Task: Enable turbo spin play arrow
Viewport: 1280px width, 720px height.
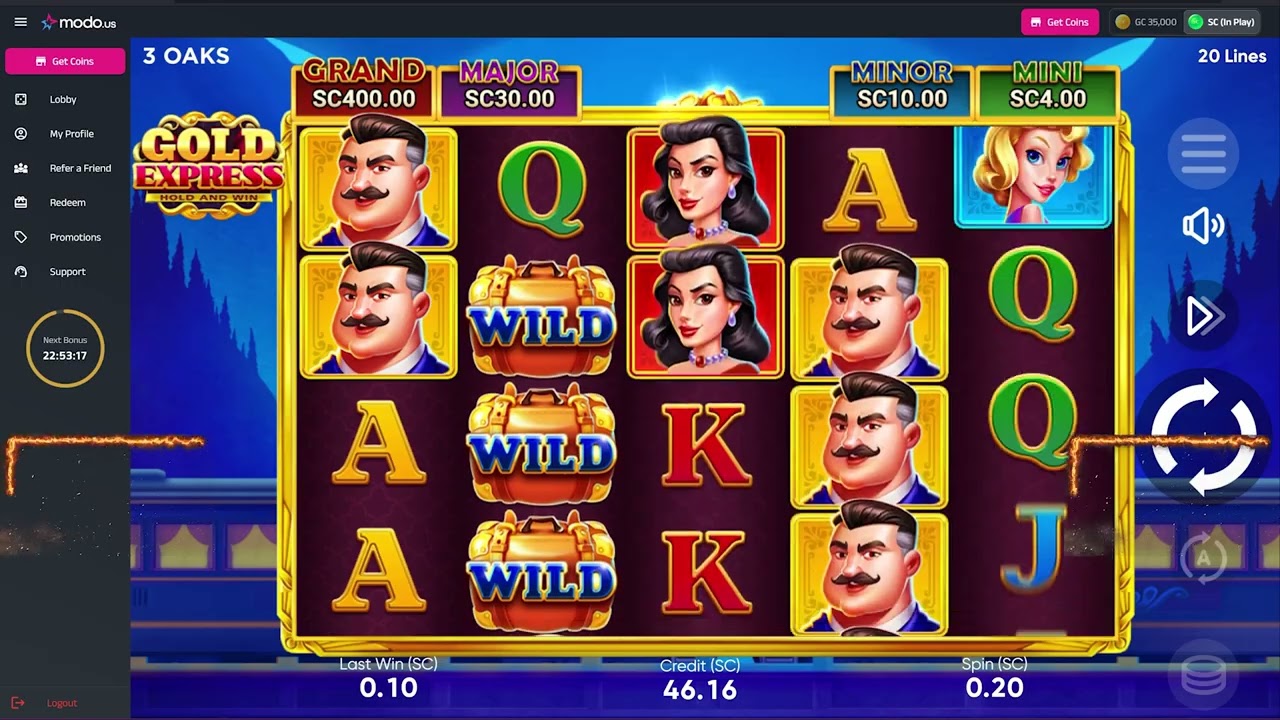Action: (1203, 316)
